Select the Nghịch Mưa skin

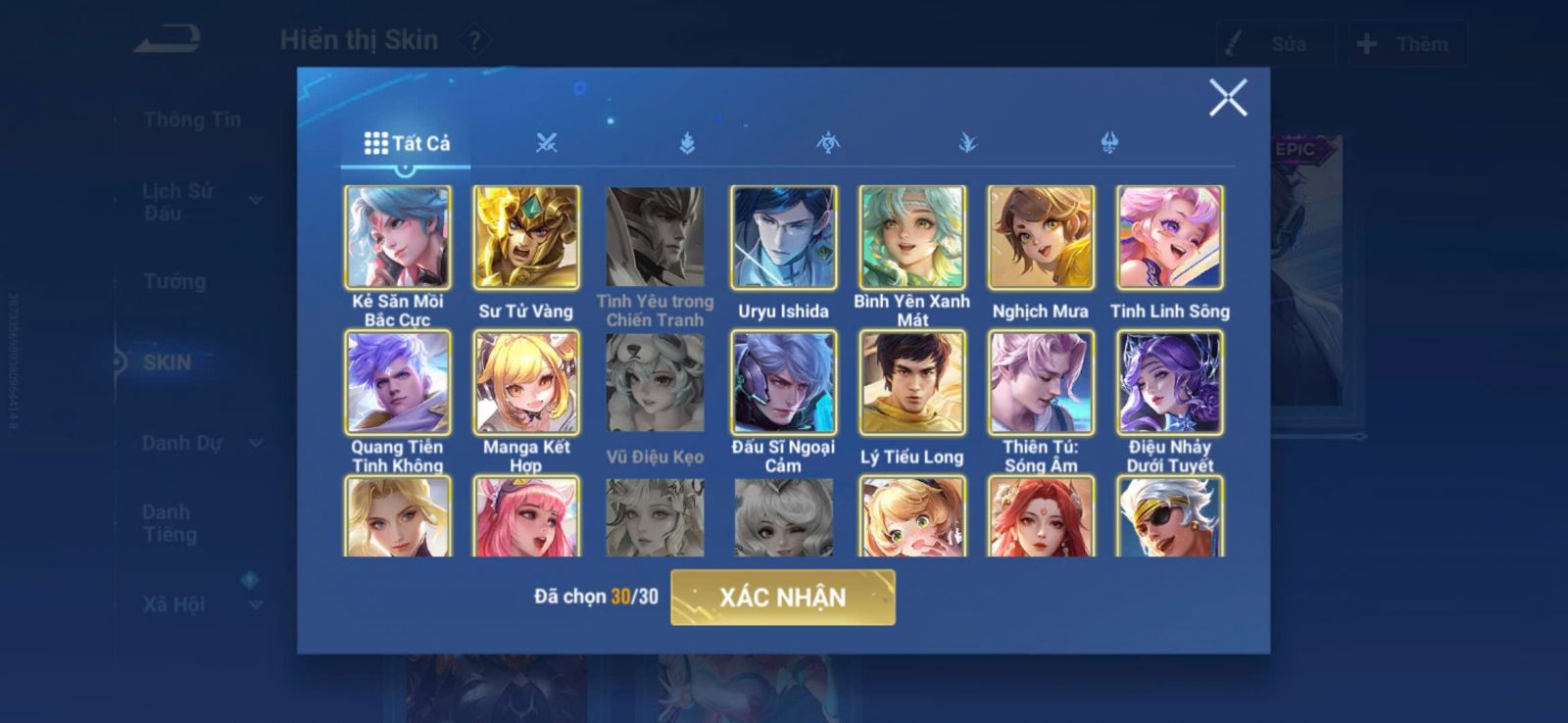(x=1041, y=238)
